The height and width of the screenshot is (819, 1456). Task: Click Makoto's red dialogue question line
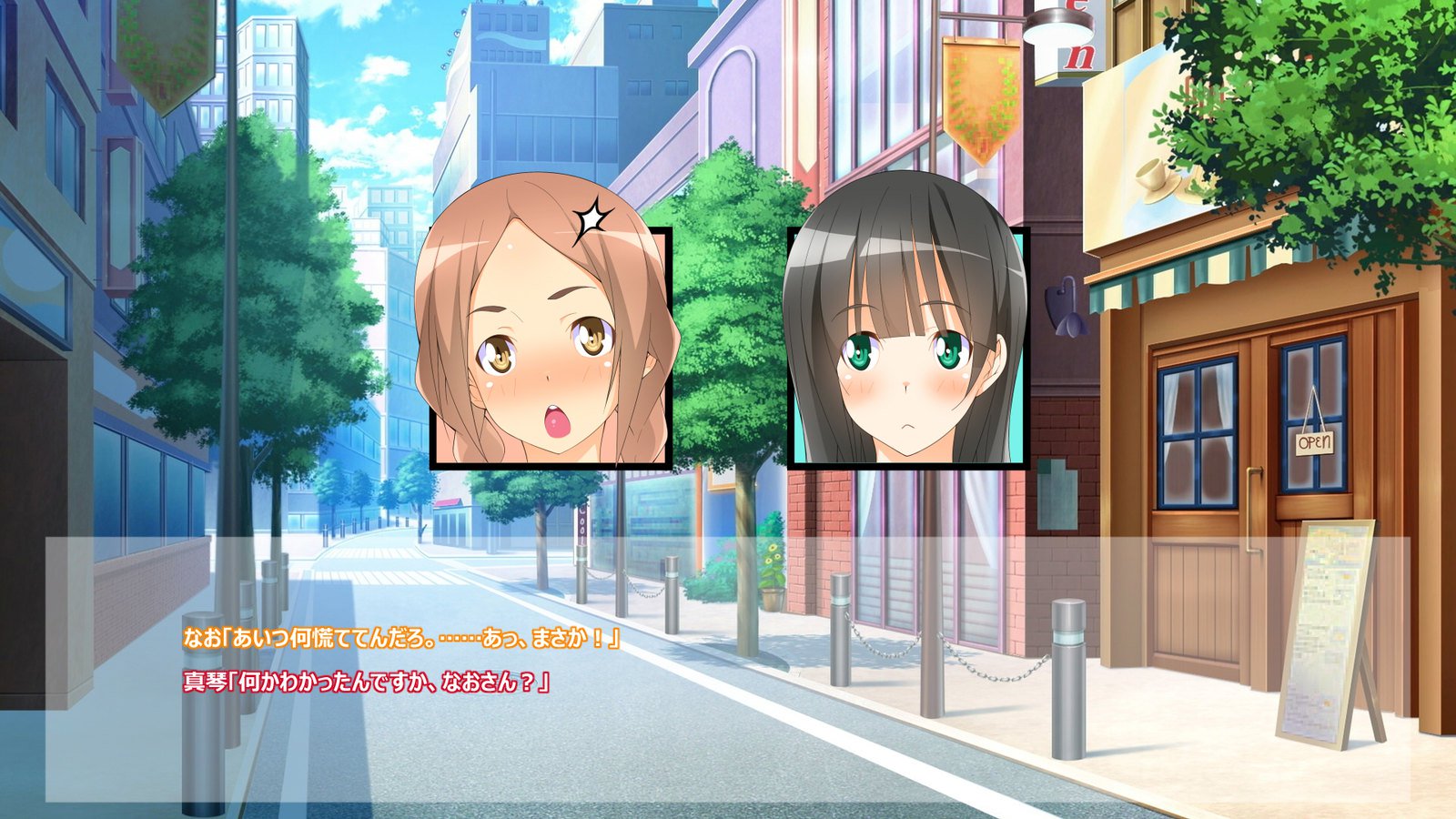tap(369, 681)
